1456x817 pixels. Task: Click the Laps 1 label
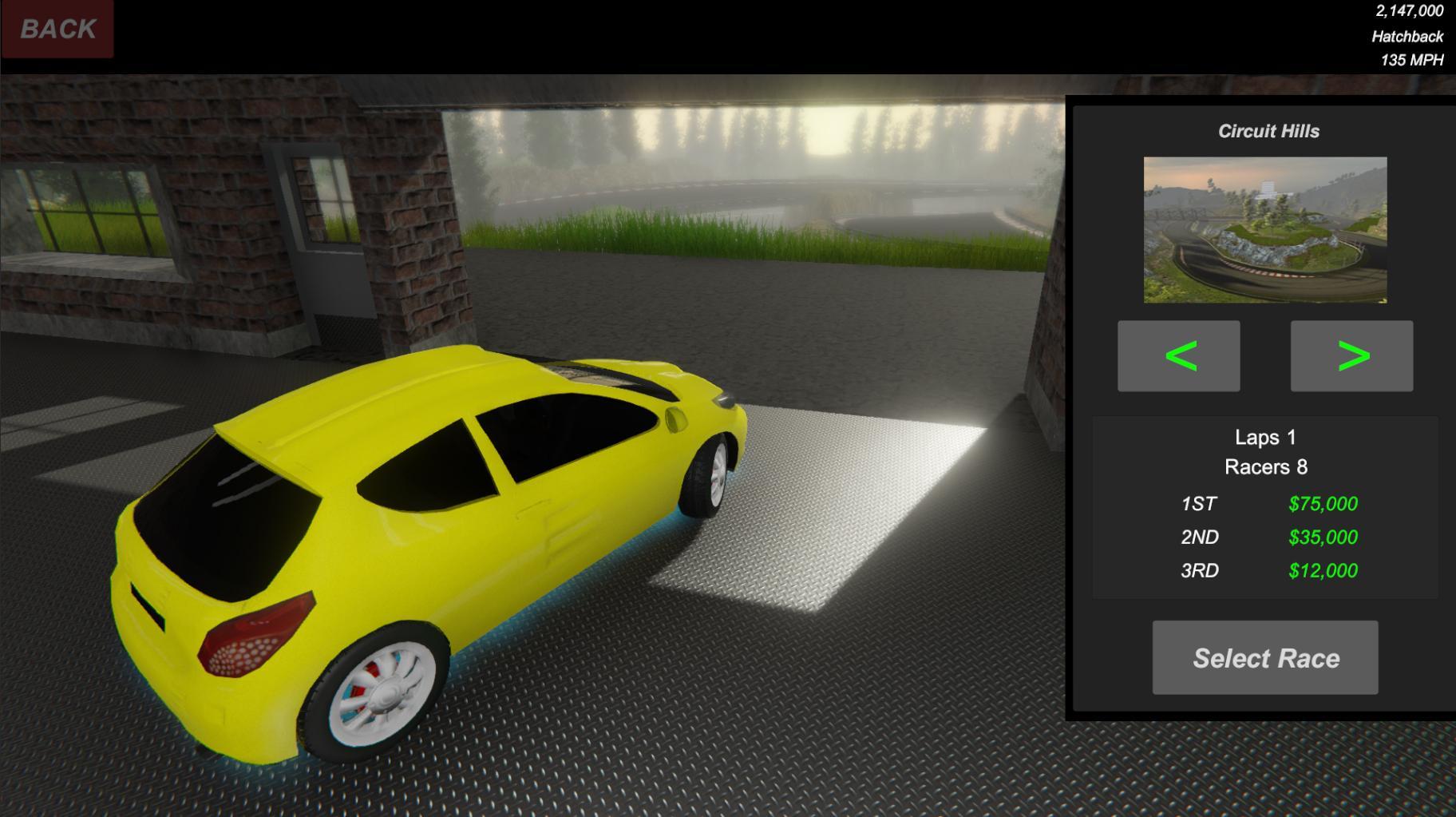coord(1264,436)
